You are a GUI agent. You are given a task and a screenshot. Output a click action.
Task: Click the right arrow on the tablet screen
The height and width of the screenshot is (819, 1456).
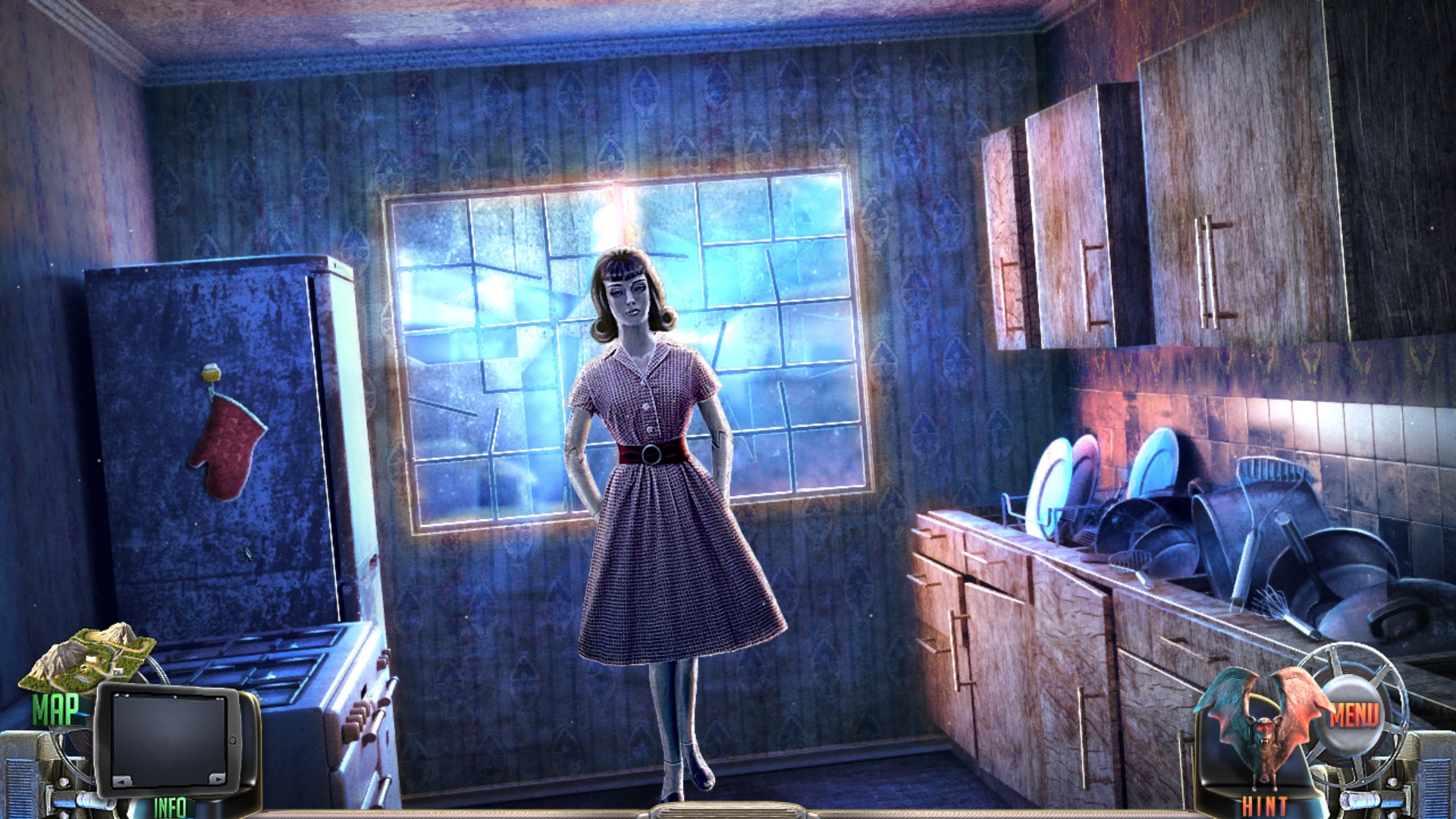217,778
